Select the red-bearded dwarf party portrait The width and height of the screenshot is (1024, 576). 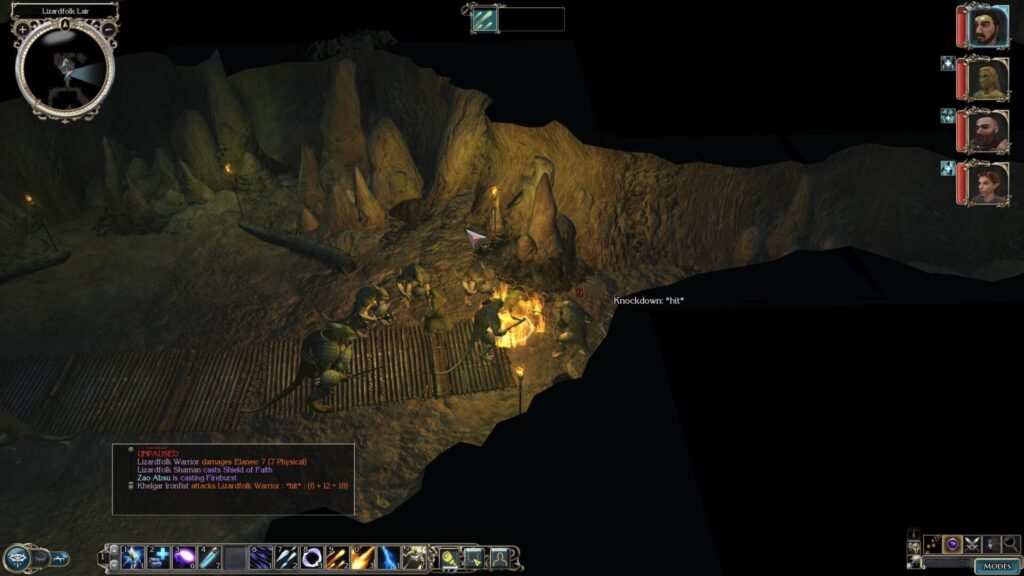pos(986,130)
